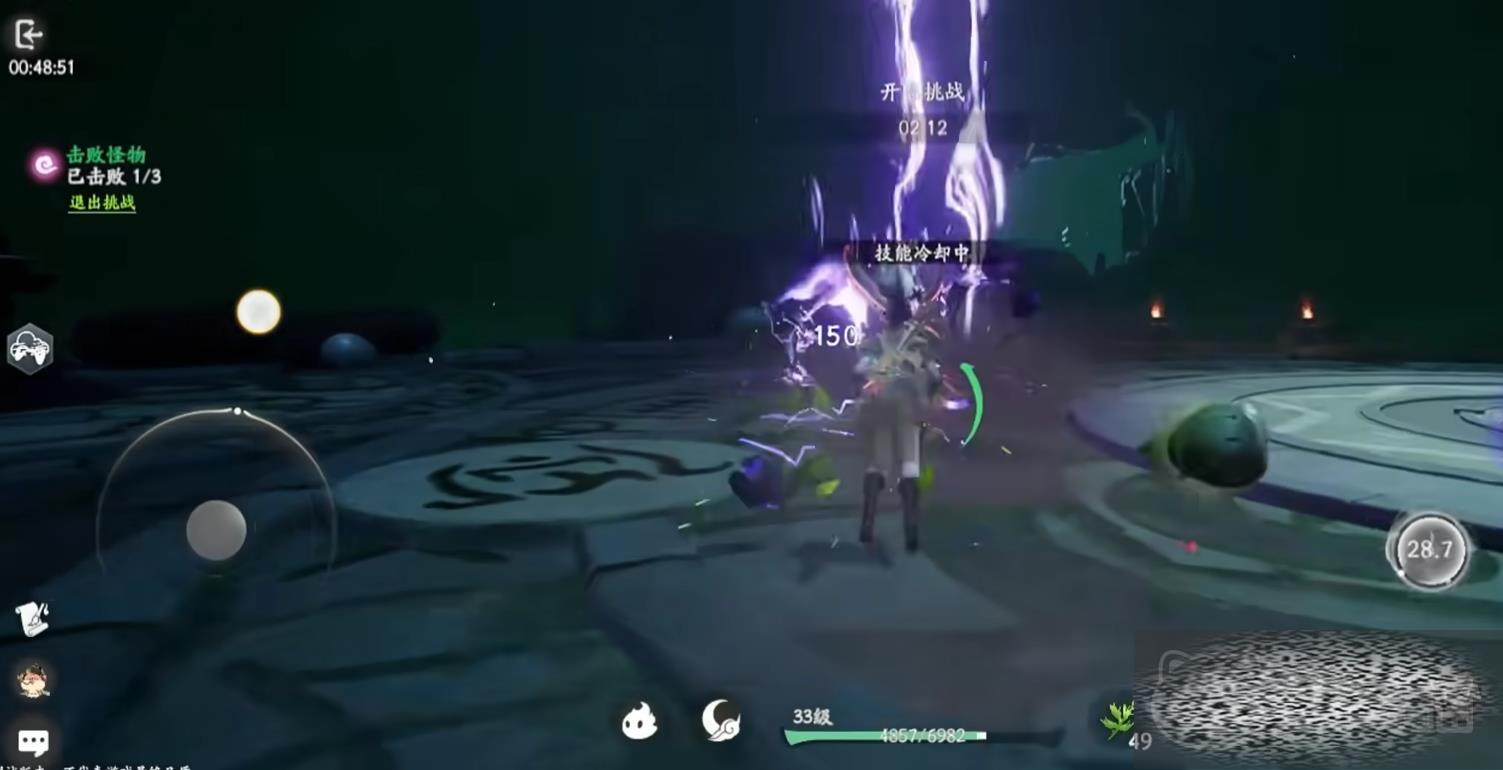The image size is (1503, 770).
Task: Activate the white flame spirit icon
Action: tap(639, 721)
